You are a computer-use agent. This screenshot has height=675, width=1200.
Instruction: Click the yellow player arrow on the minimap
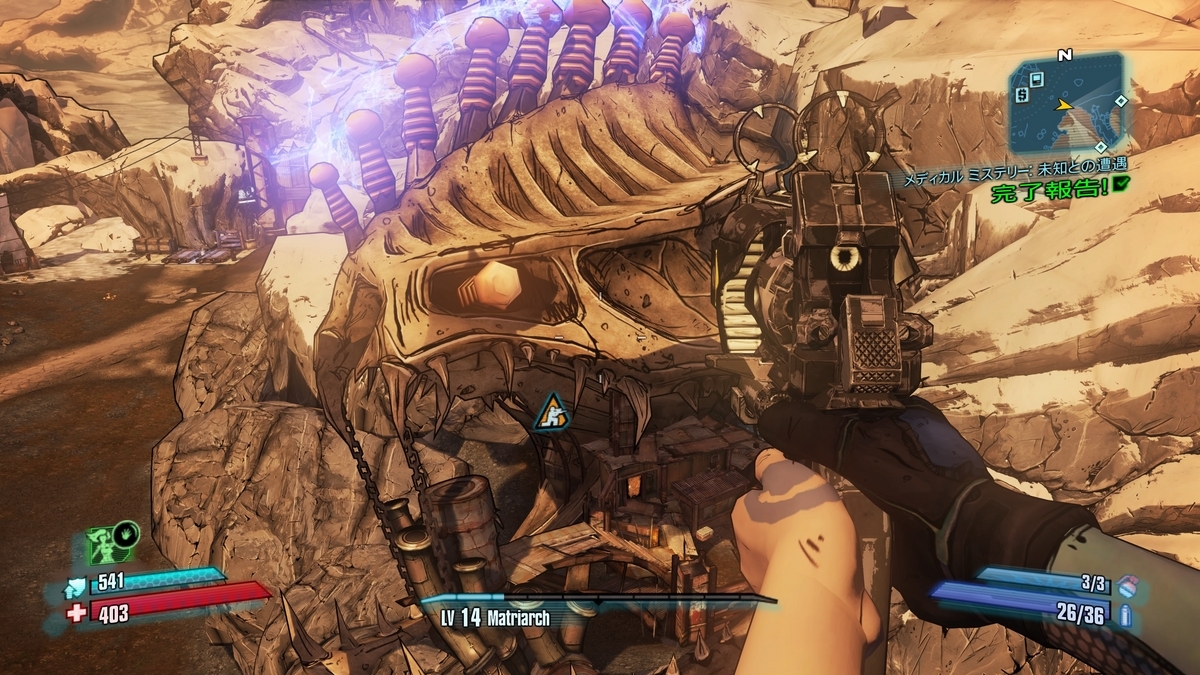(x=1065, y=104)
